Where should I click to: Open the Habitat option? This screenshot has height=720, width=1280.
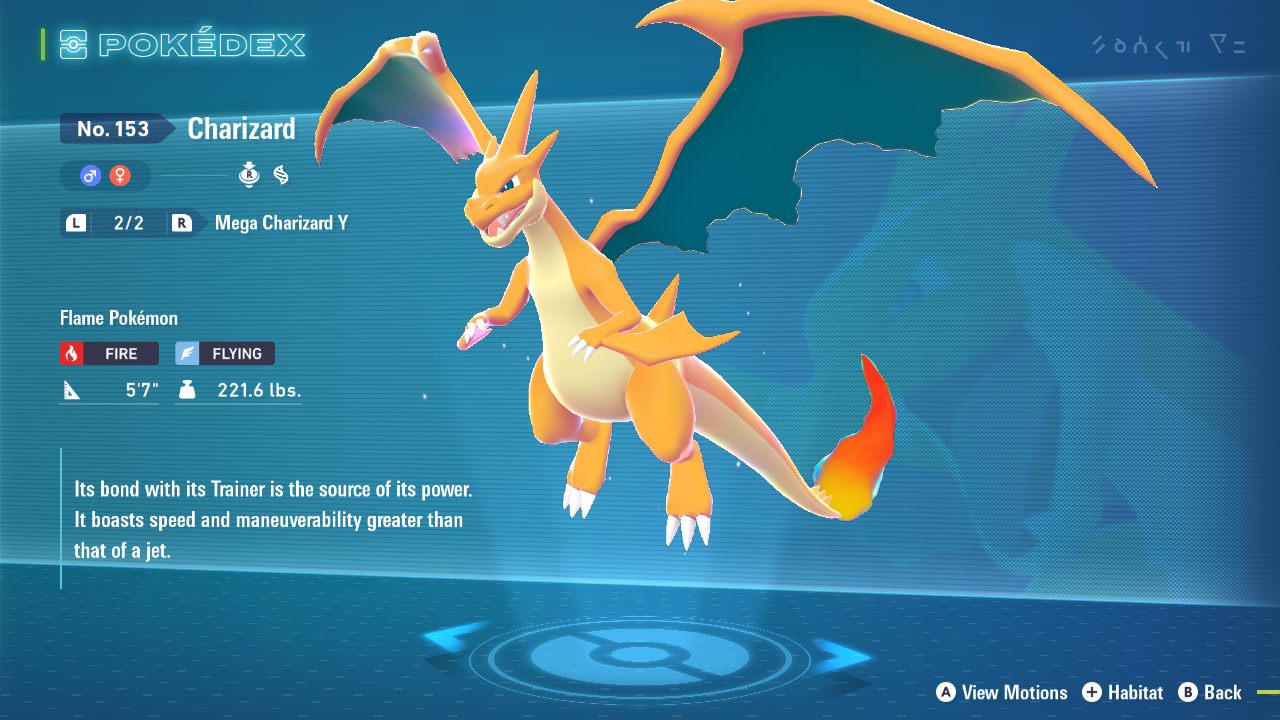coord(1124,692)
